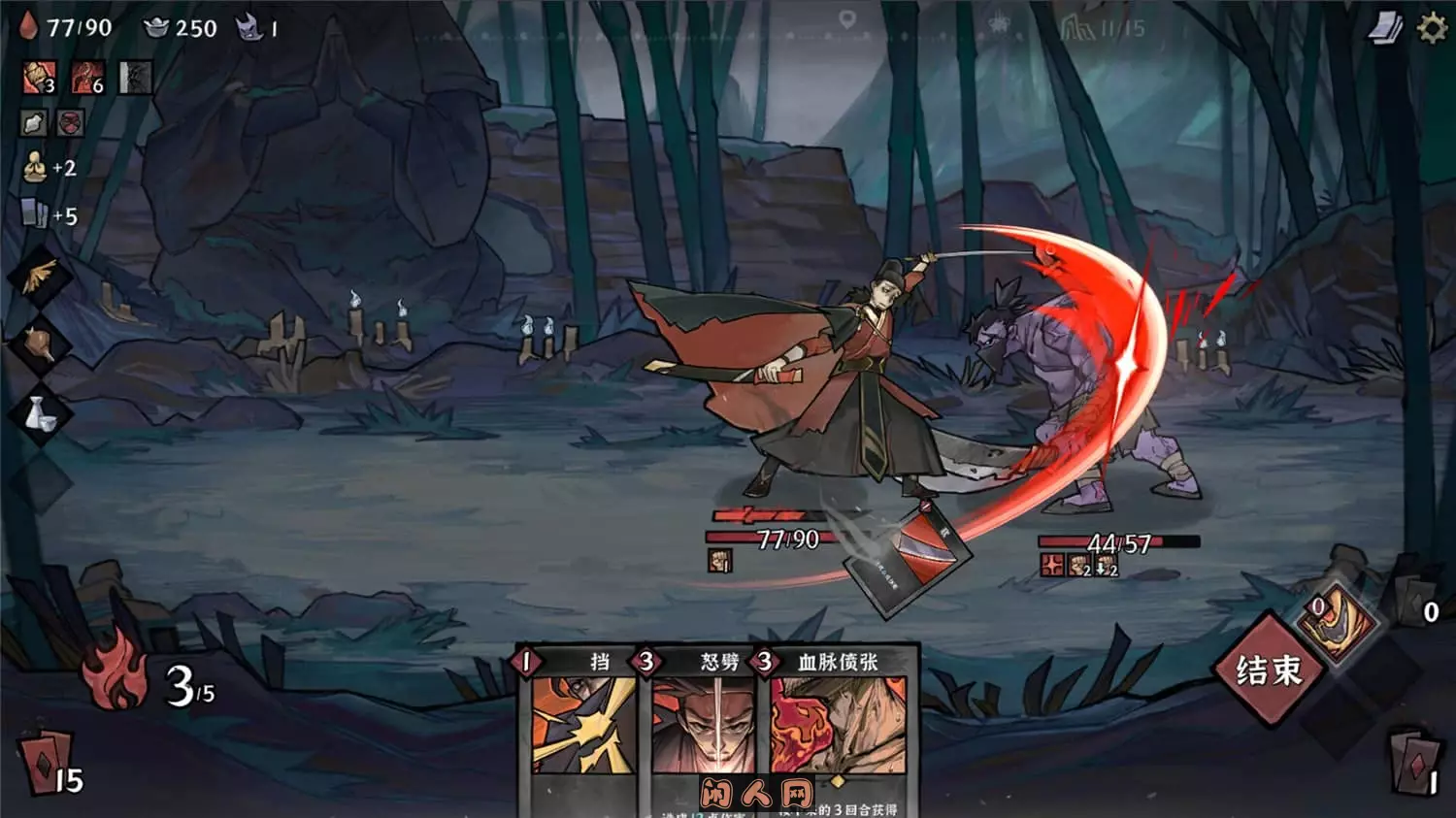1456x818 pixels.
Task: Select the meditating figure icon with +2
Action: [x=34, y=167]
